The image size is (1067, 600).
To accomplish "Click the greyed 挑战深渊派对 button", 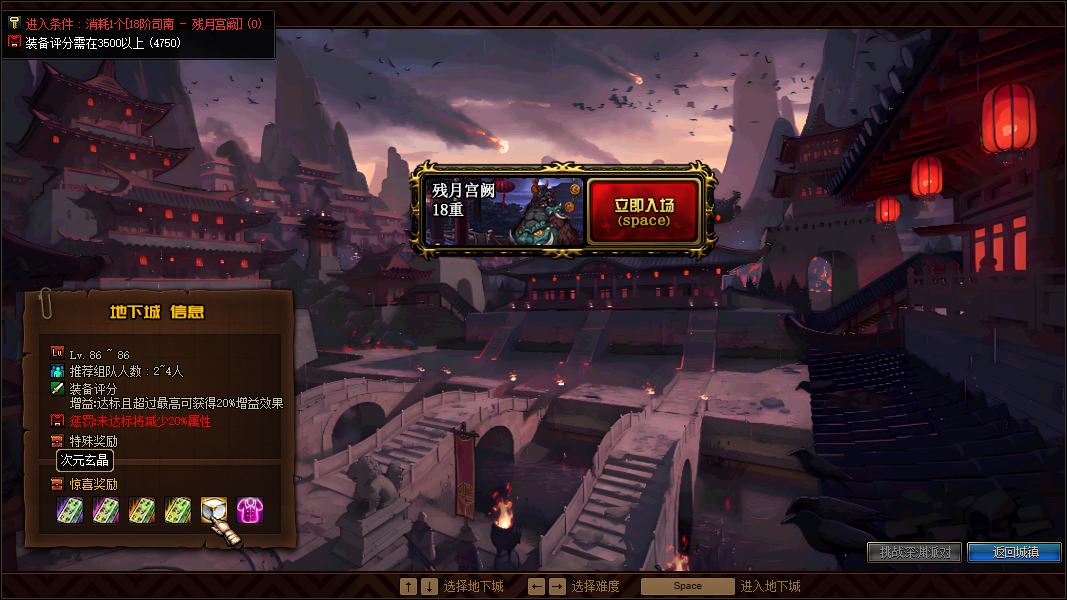I will coord(915,552).
